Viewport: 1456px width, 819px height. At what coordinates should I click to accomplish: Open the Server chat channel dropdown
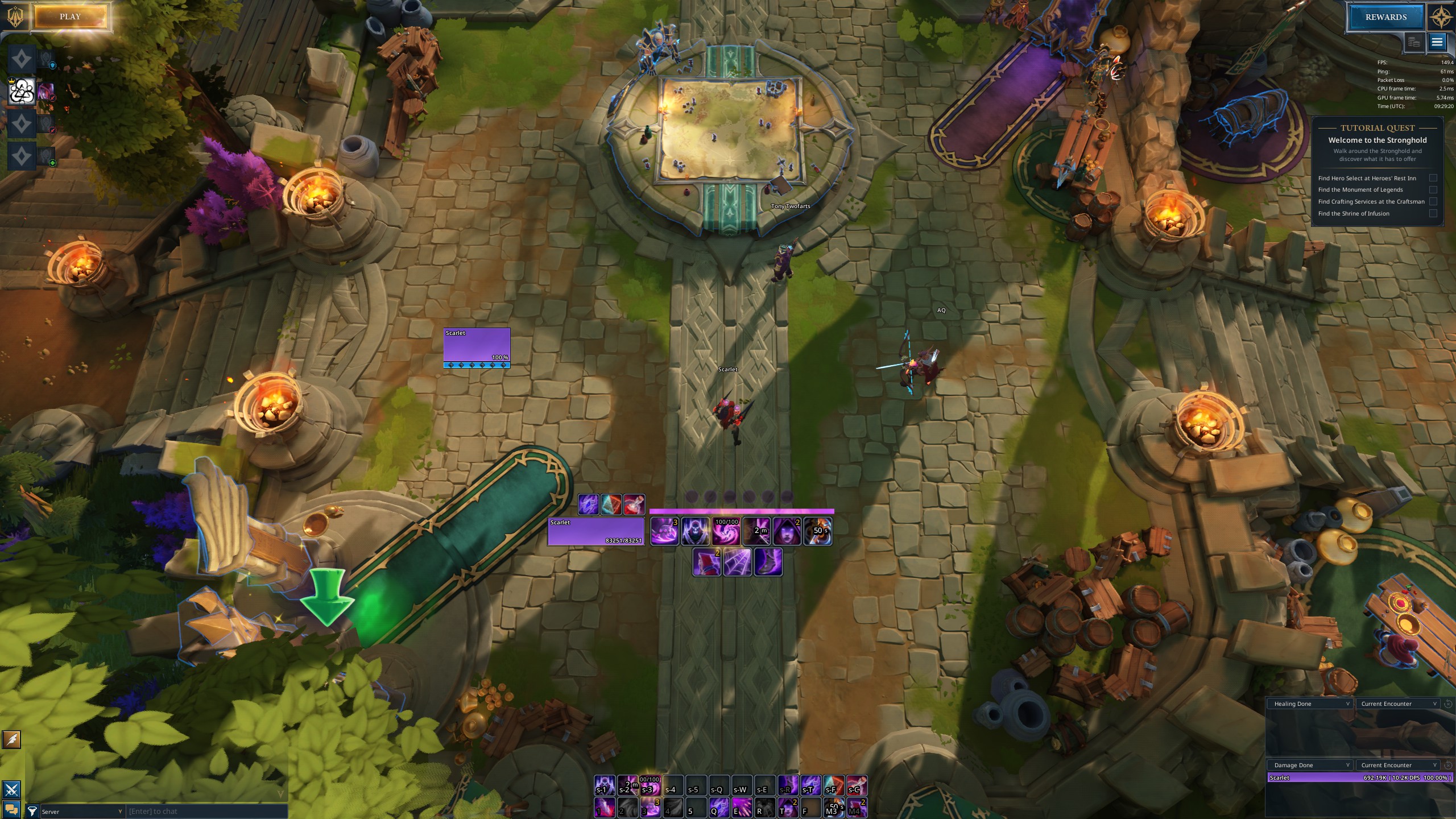pyautogui.click(x=82, y=812)
